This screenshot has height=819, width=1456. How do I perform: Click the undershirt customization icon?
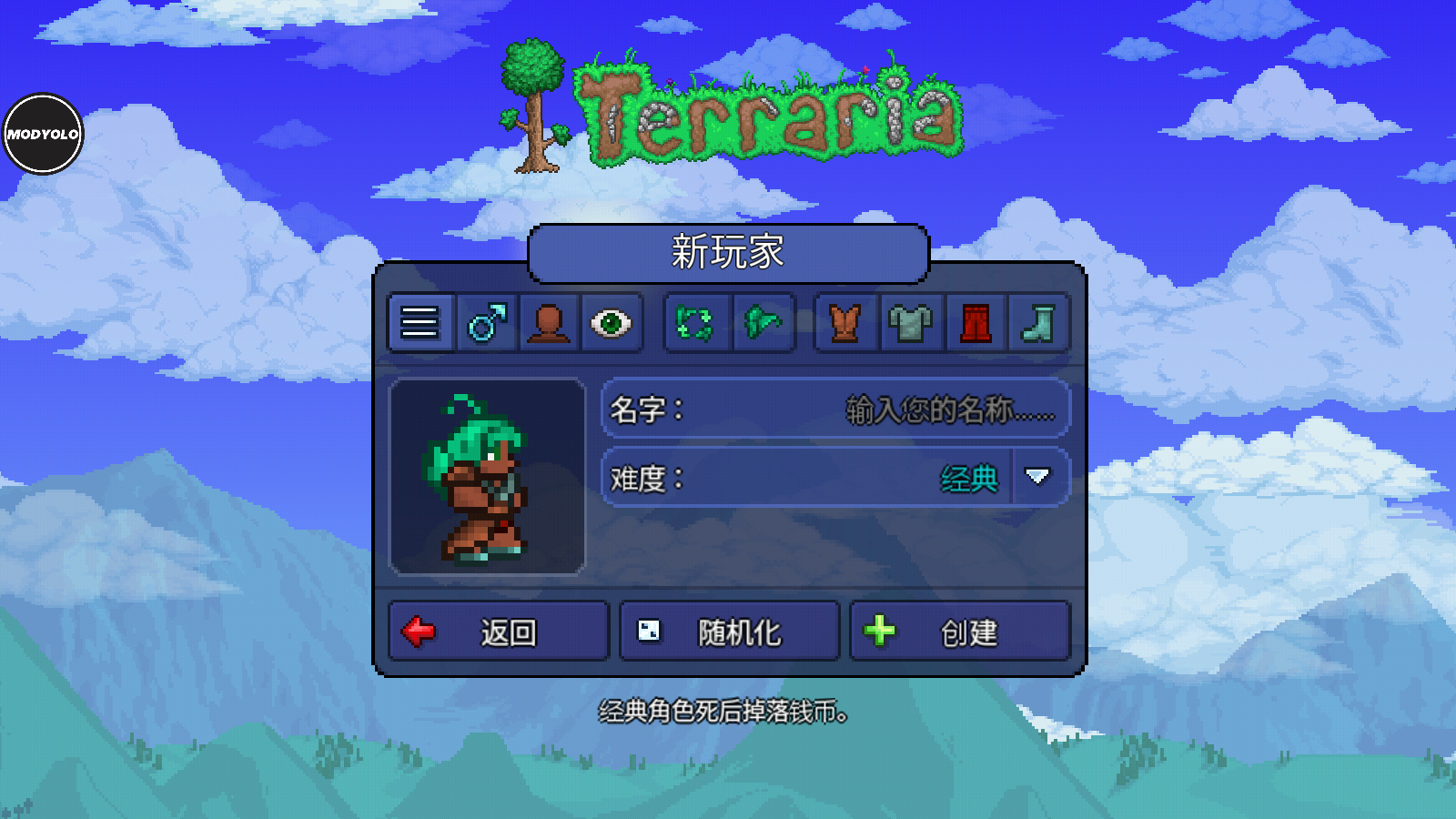click(844, 323)
